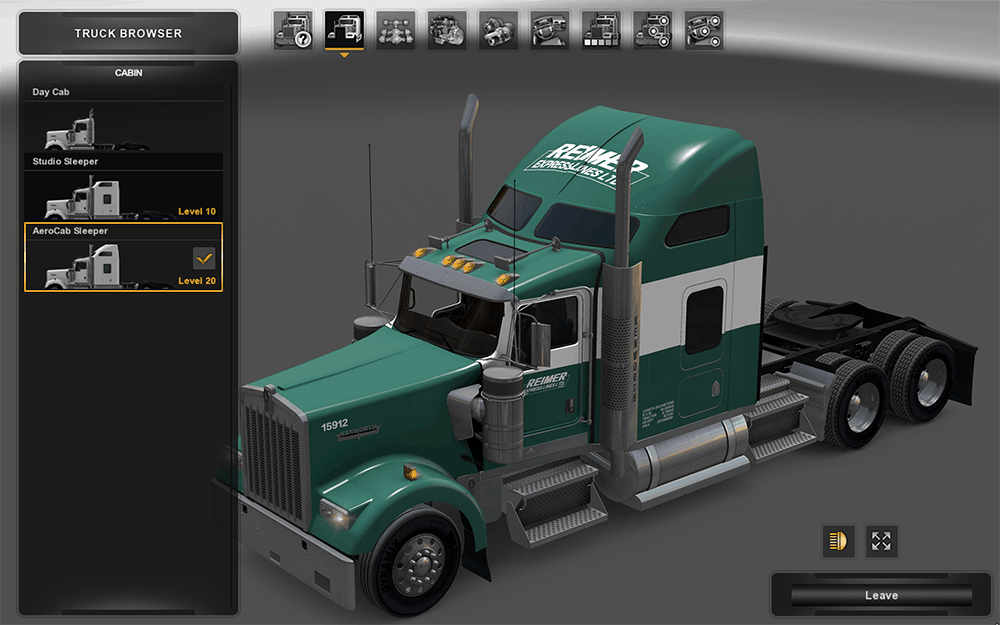Switch to the engine tab

tap(447, 31)
